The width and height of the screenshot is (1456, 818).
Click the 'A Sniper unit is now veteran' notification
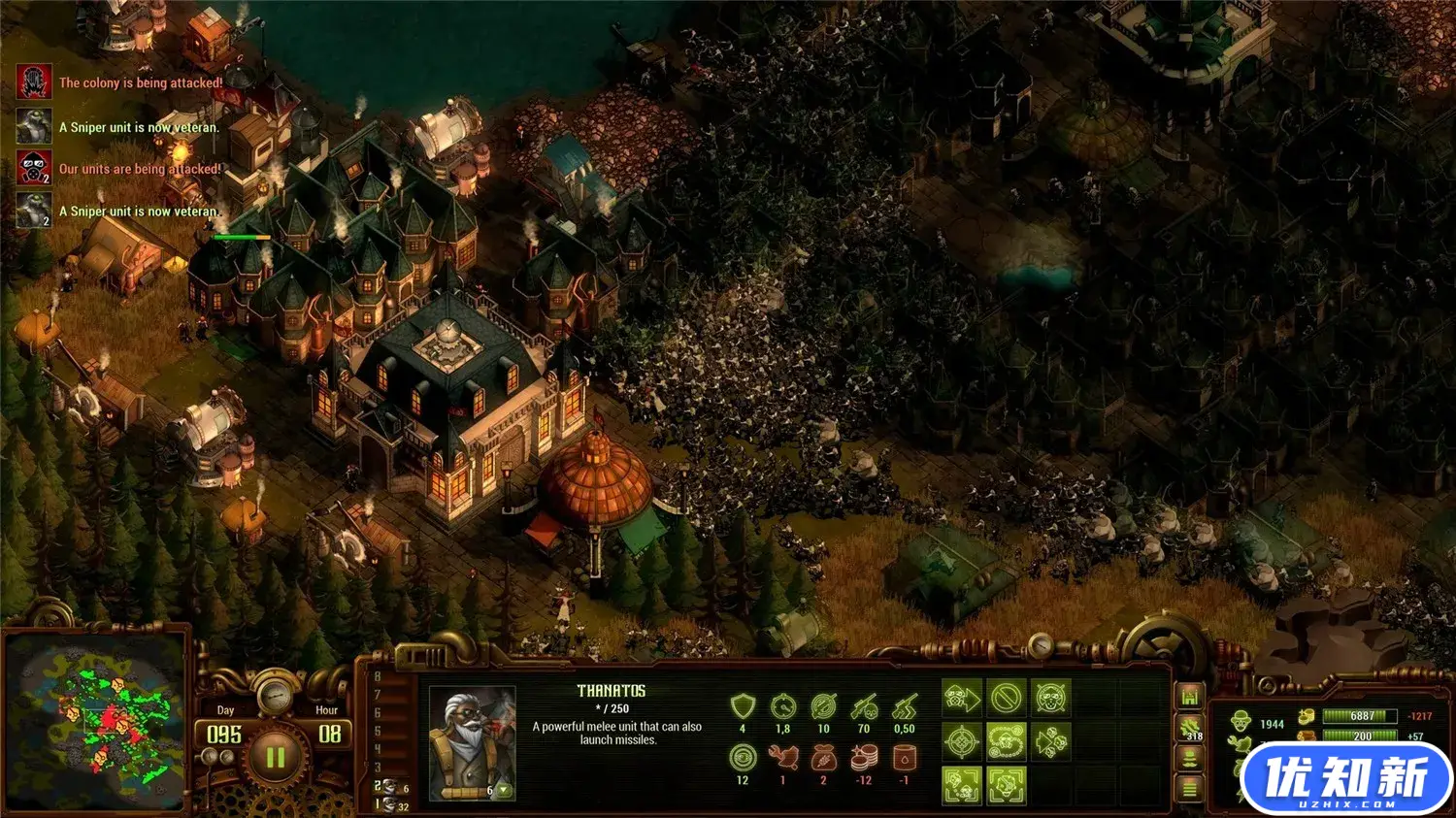(x=141, y=126)
